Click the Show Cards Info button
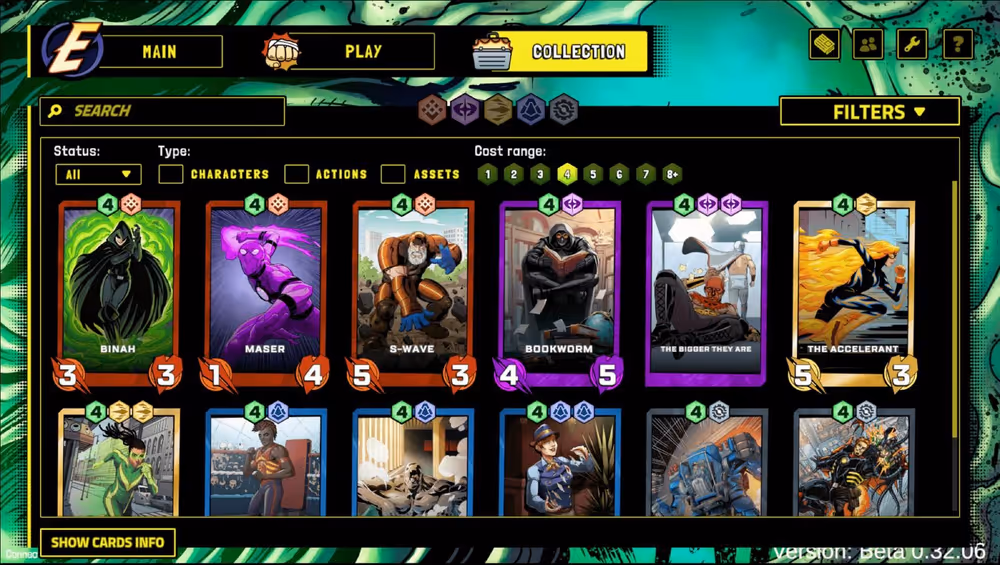This screenshot has height=565, width=1000. [x=108, y=543]
